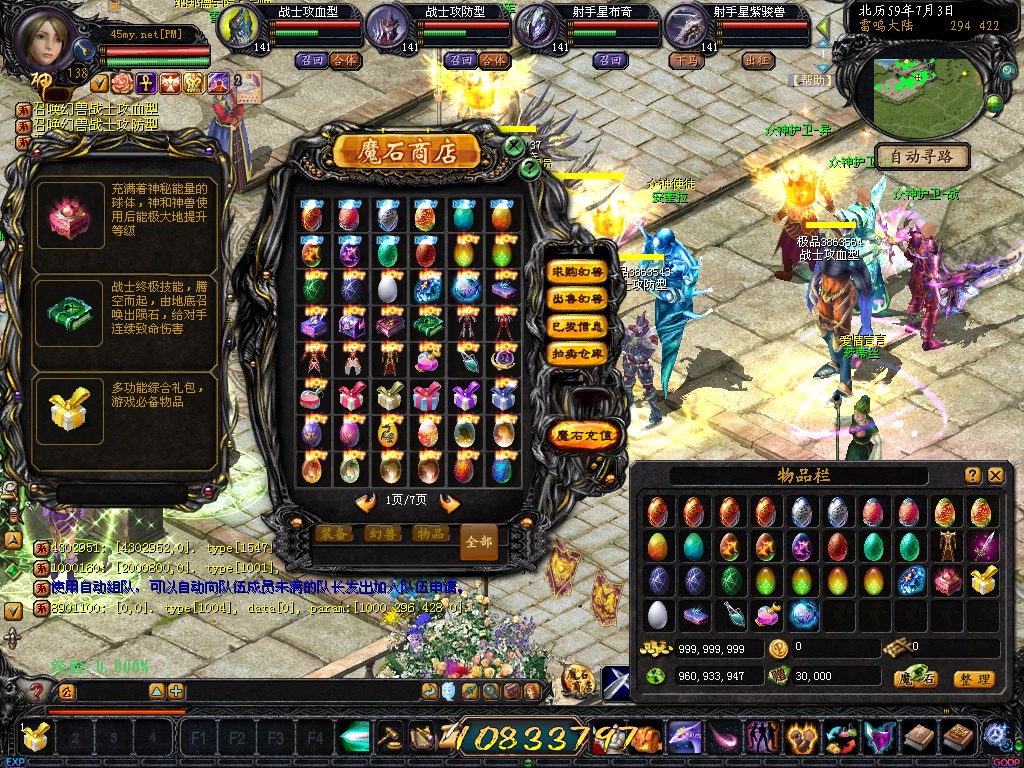Activate 自动寻路 auto-pathfinding
The width and height of the screenshot is (1024, 768).
coord(921,157)
